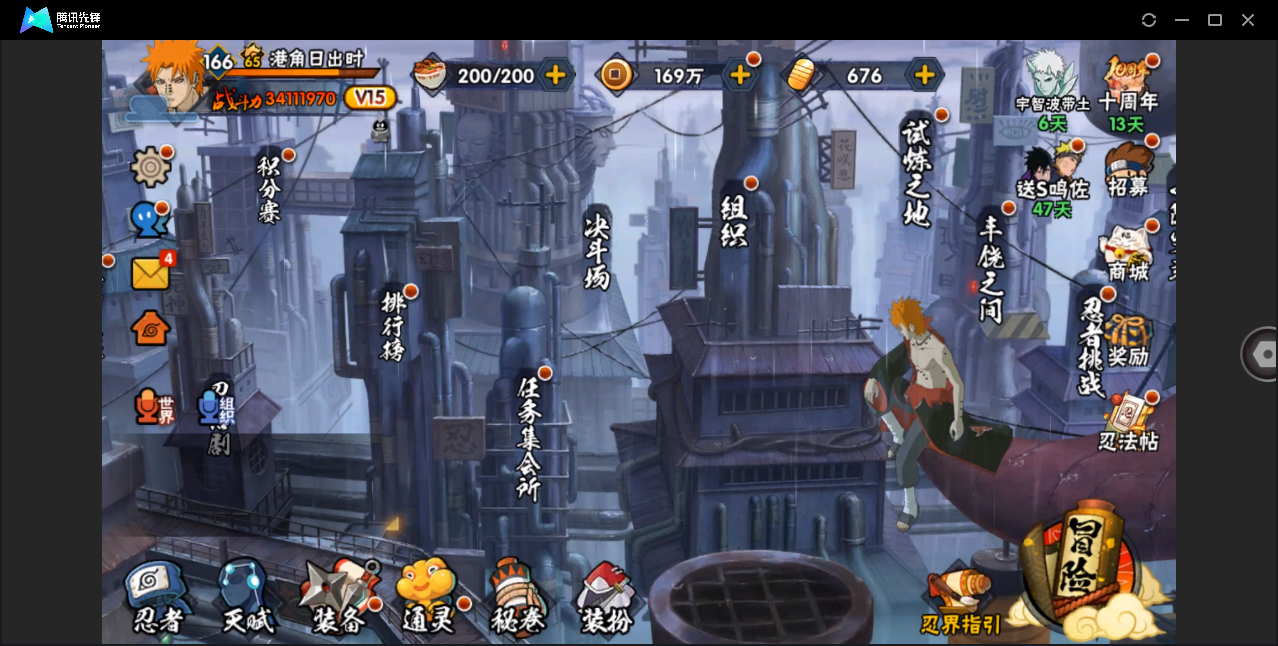This screenshot has height=646, width=1278.
Task: Open the 通灵 summoning menu
Action: 427,598
